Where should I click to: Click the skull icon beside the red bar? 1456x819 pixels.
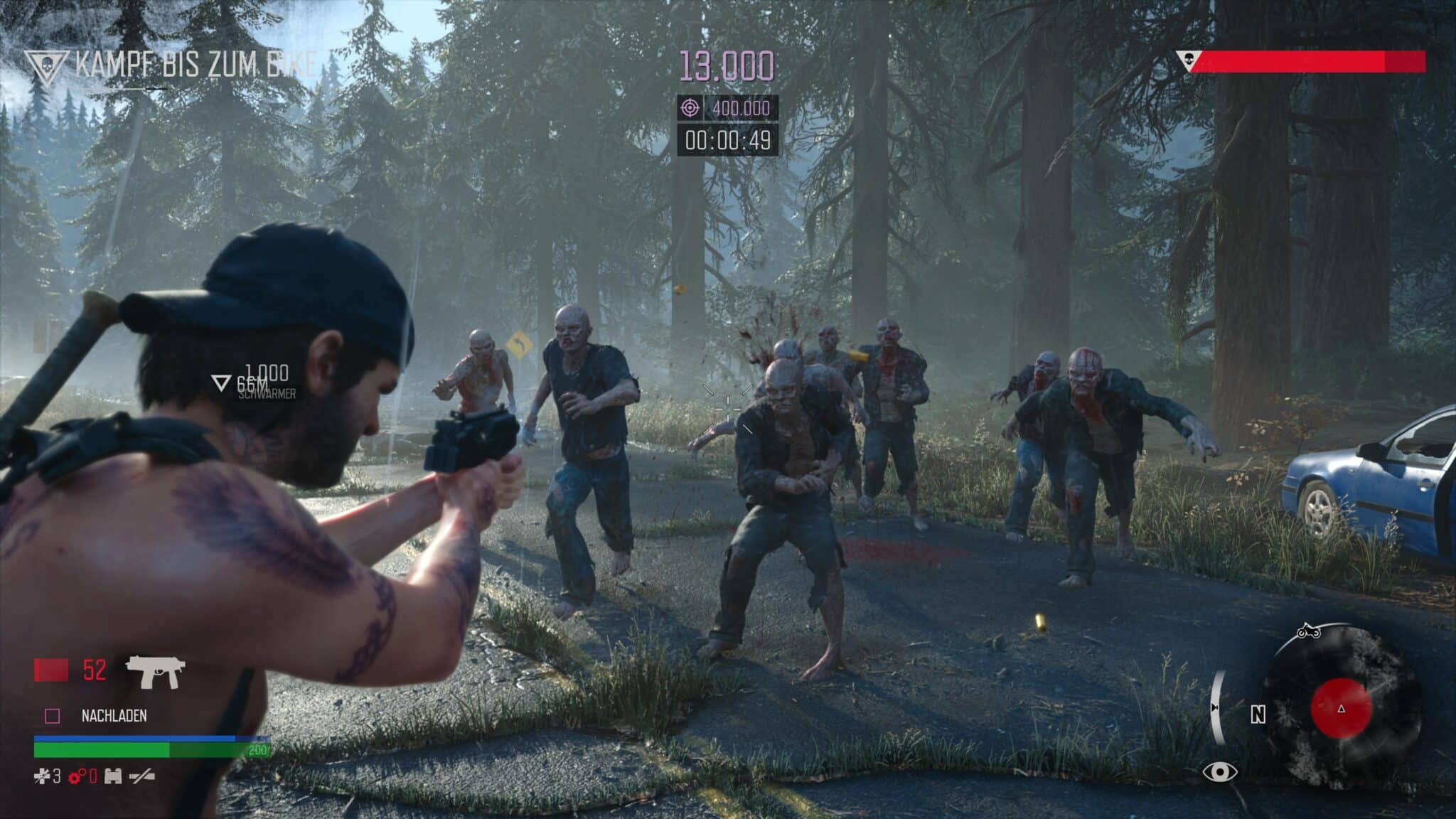tap(1186, 60)
